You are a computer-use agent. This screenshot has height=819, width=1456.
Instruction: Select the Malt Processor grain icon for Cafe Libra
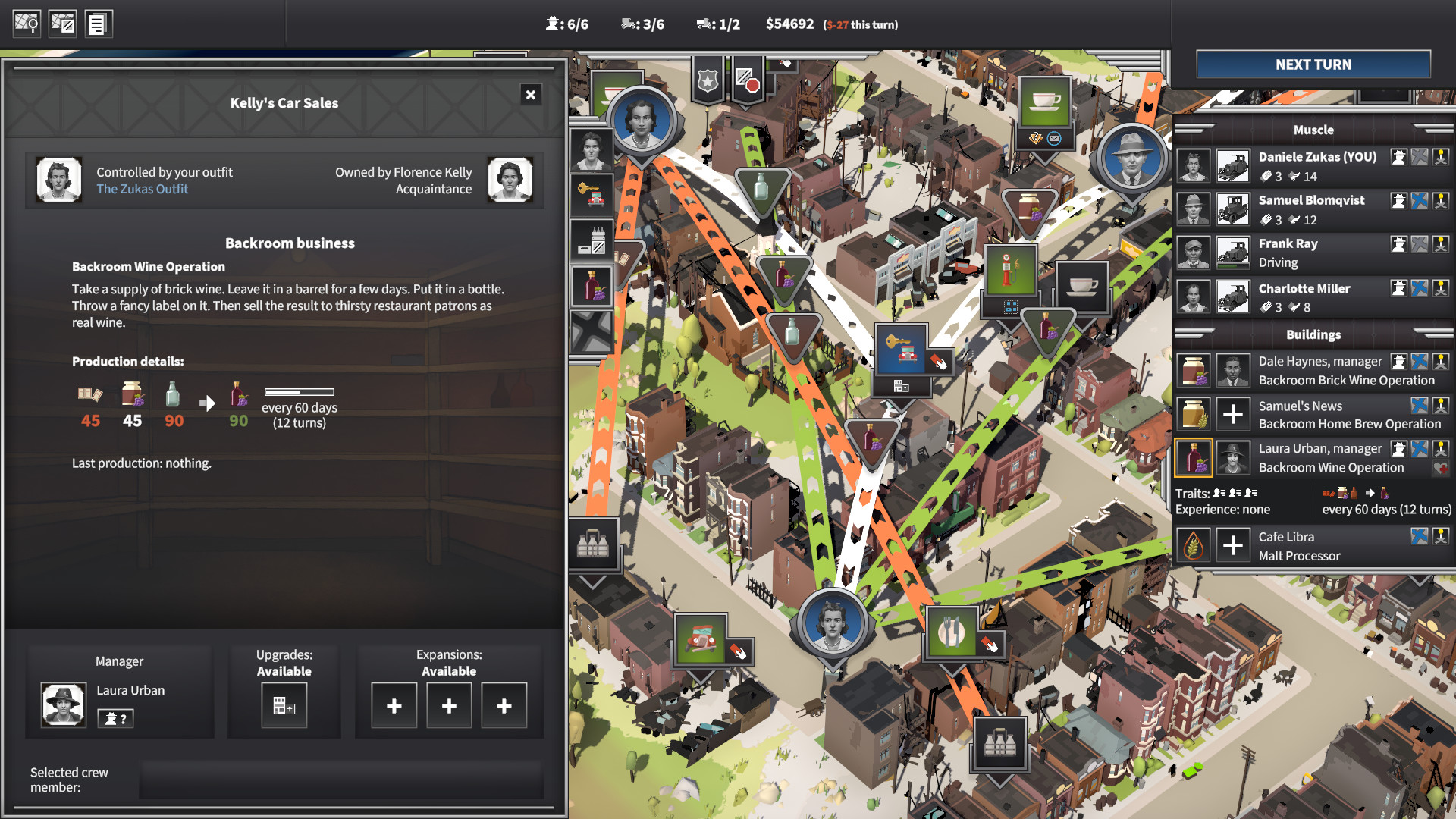coord(1193,544)
